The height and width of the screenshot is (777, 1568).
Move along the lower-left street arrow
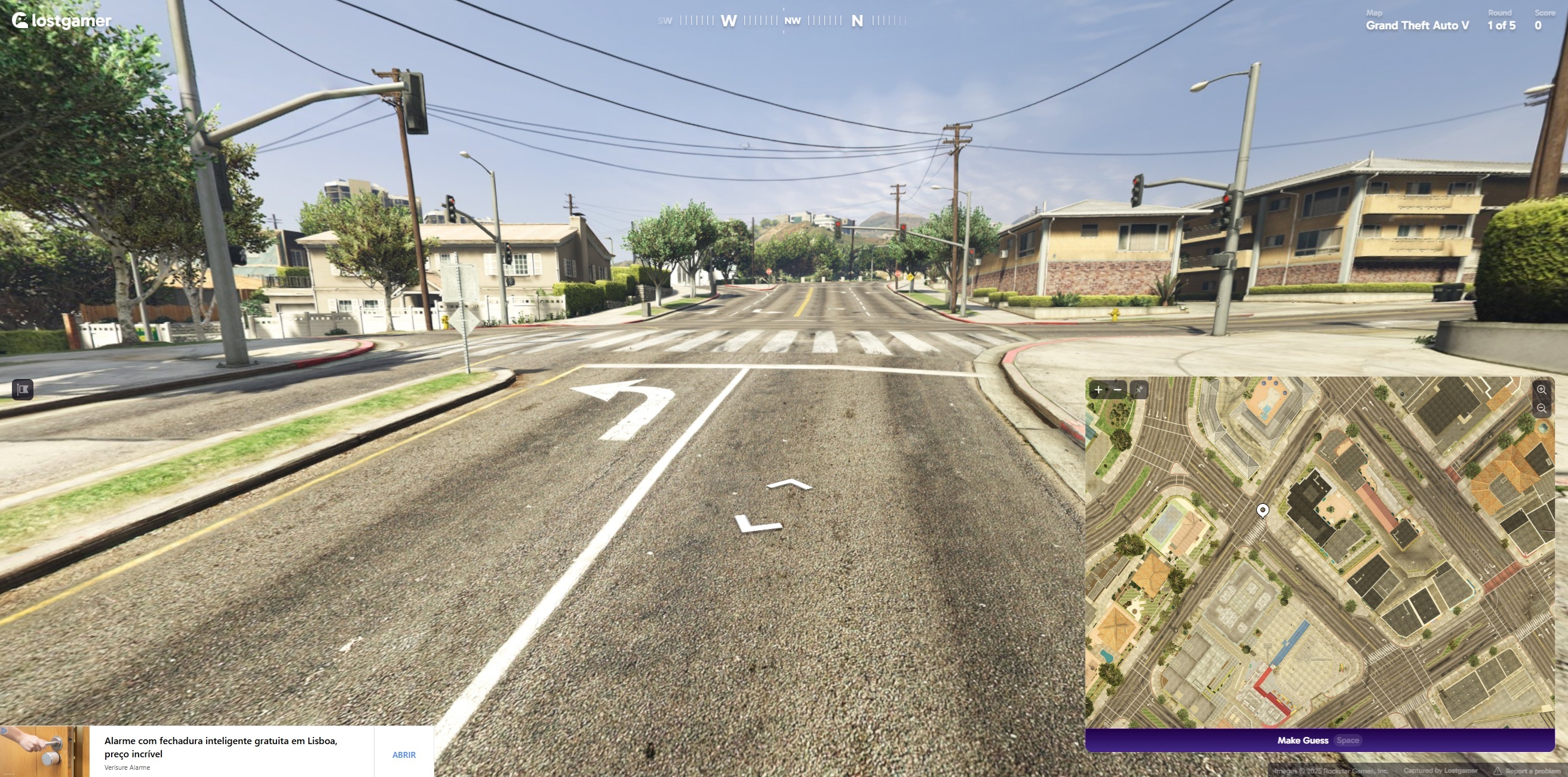[x=757, y=524]
